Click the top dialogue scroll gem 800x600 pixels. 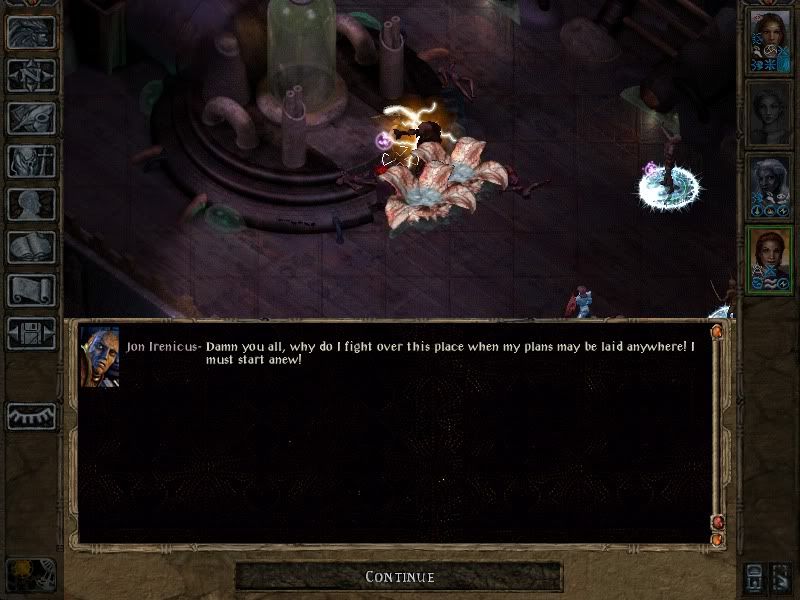(x=716, y=331)
